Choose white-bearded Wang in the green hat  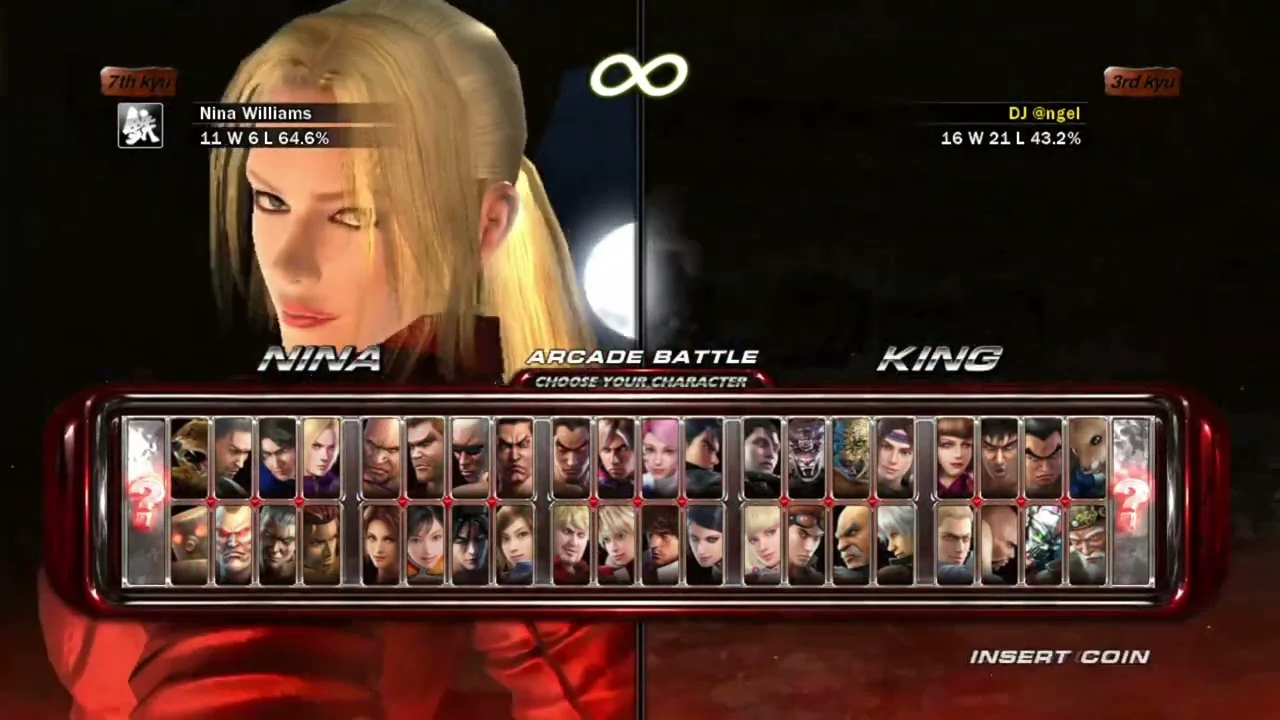[x=1087, y=544]
